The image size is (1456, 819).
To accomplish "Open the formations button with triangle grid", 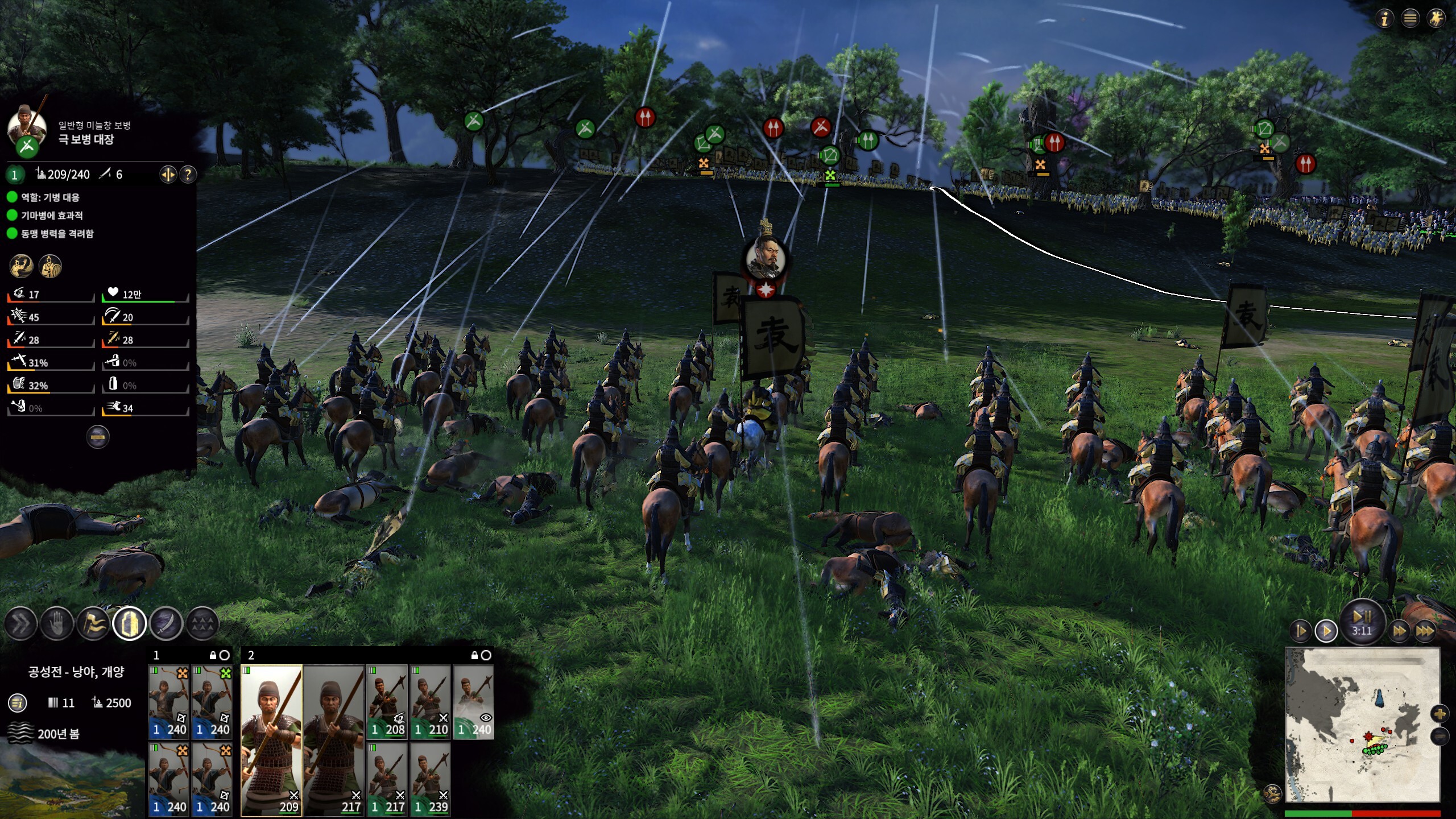I will click(202, 624).
